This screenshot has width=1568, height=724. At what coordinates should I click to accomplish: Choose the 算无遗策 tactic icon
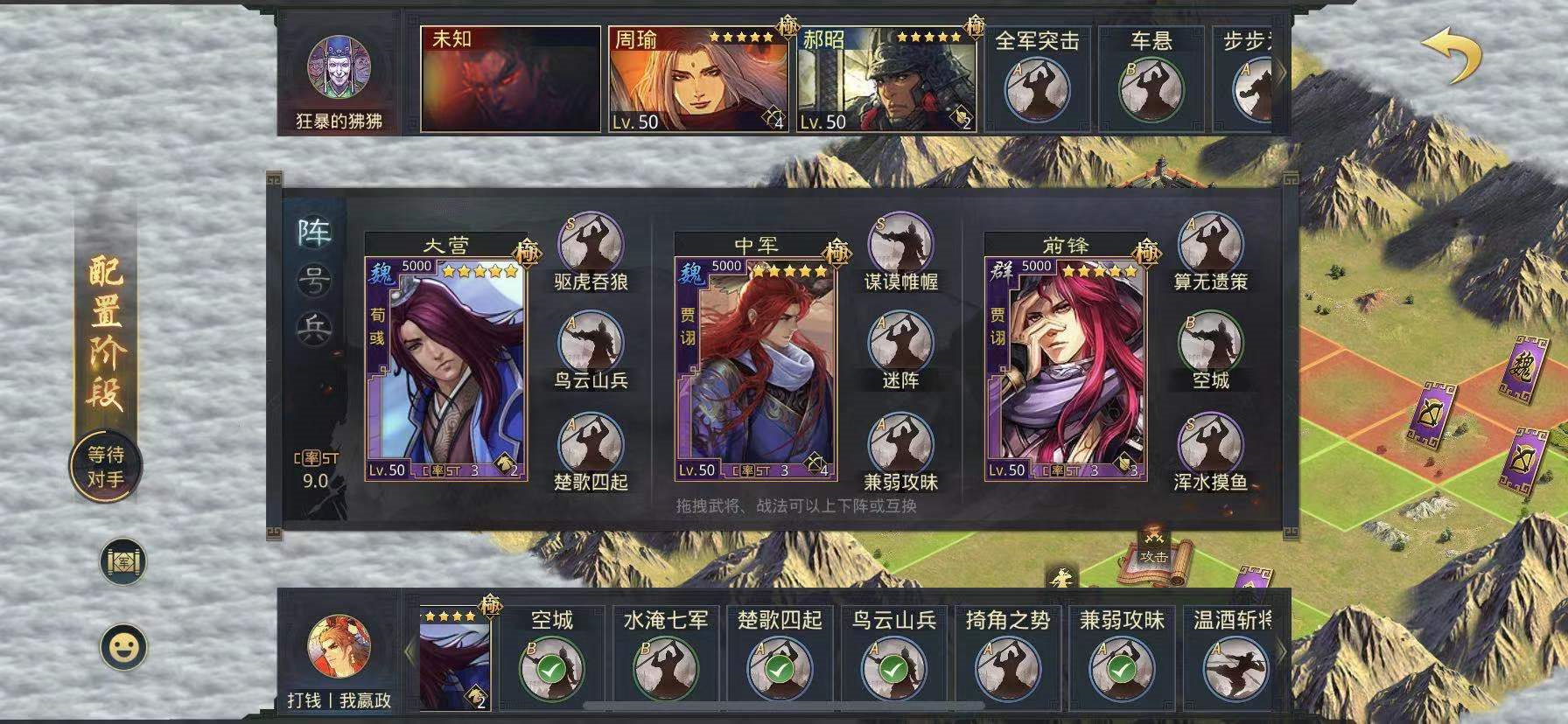tap(1210, 244)
